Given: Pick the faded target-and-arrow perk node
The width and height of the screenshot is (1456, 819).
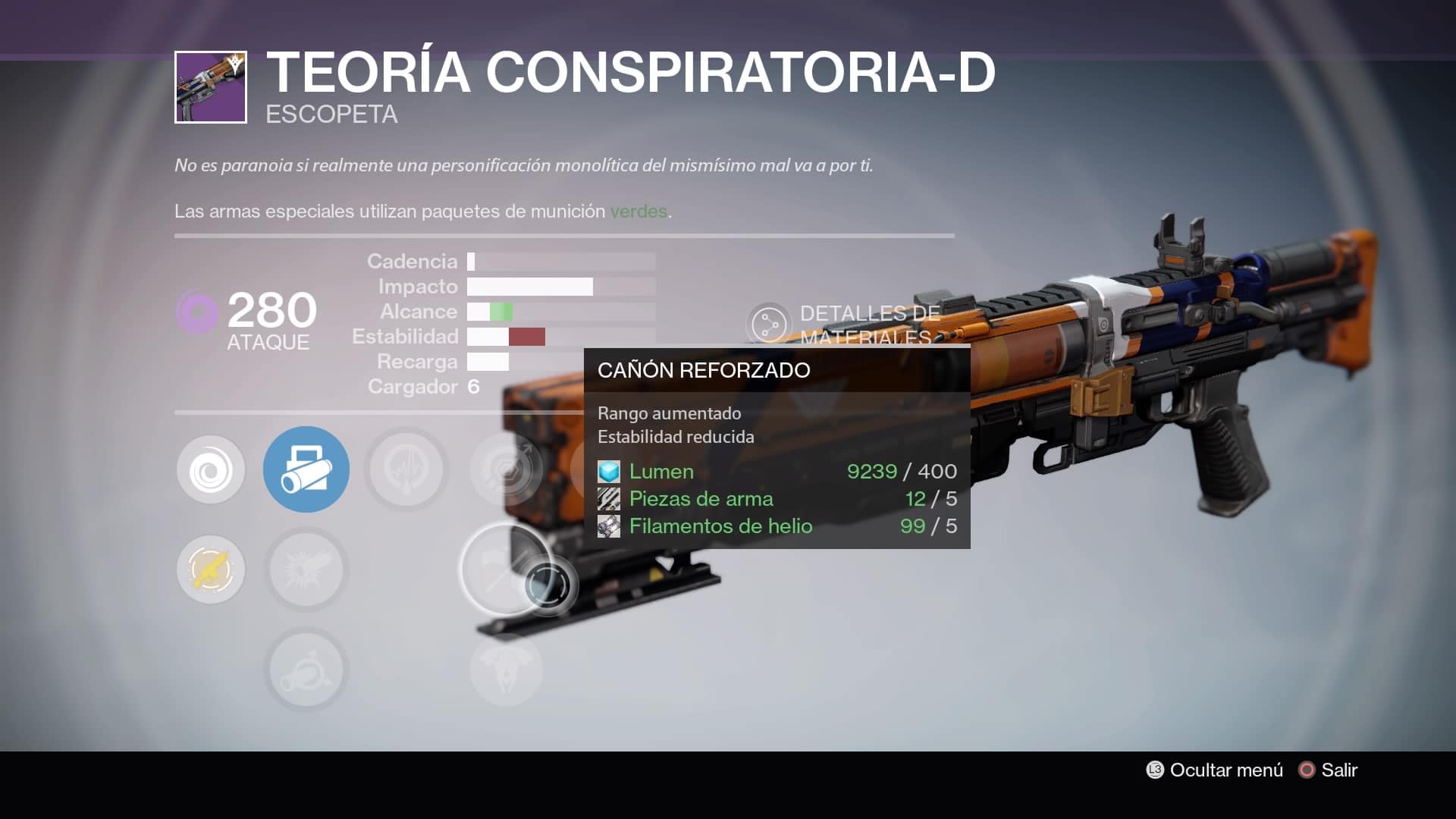Looking at the screenshot, I should [507, 469].
